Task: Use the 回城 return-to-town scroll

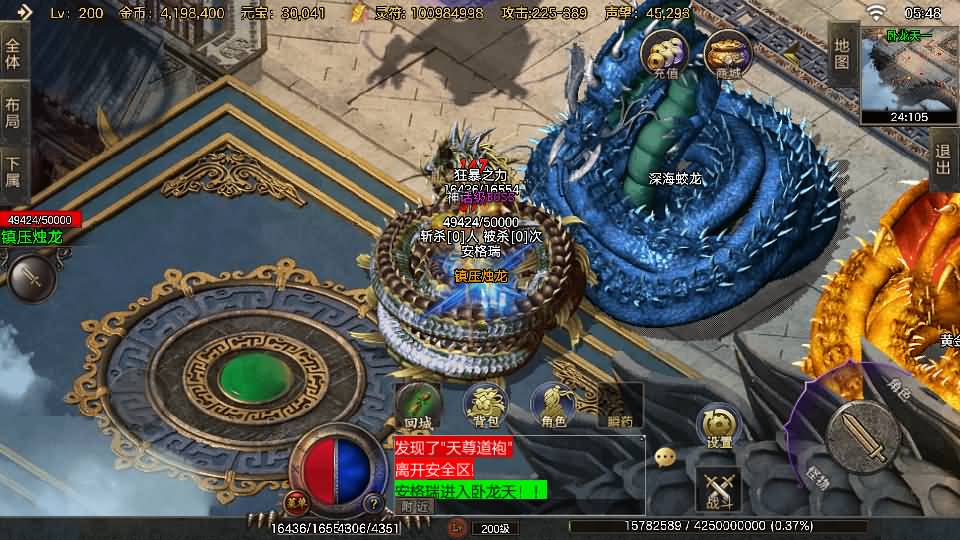Action: [418, 406]
